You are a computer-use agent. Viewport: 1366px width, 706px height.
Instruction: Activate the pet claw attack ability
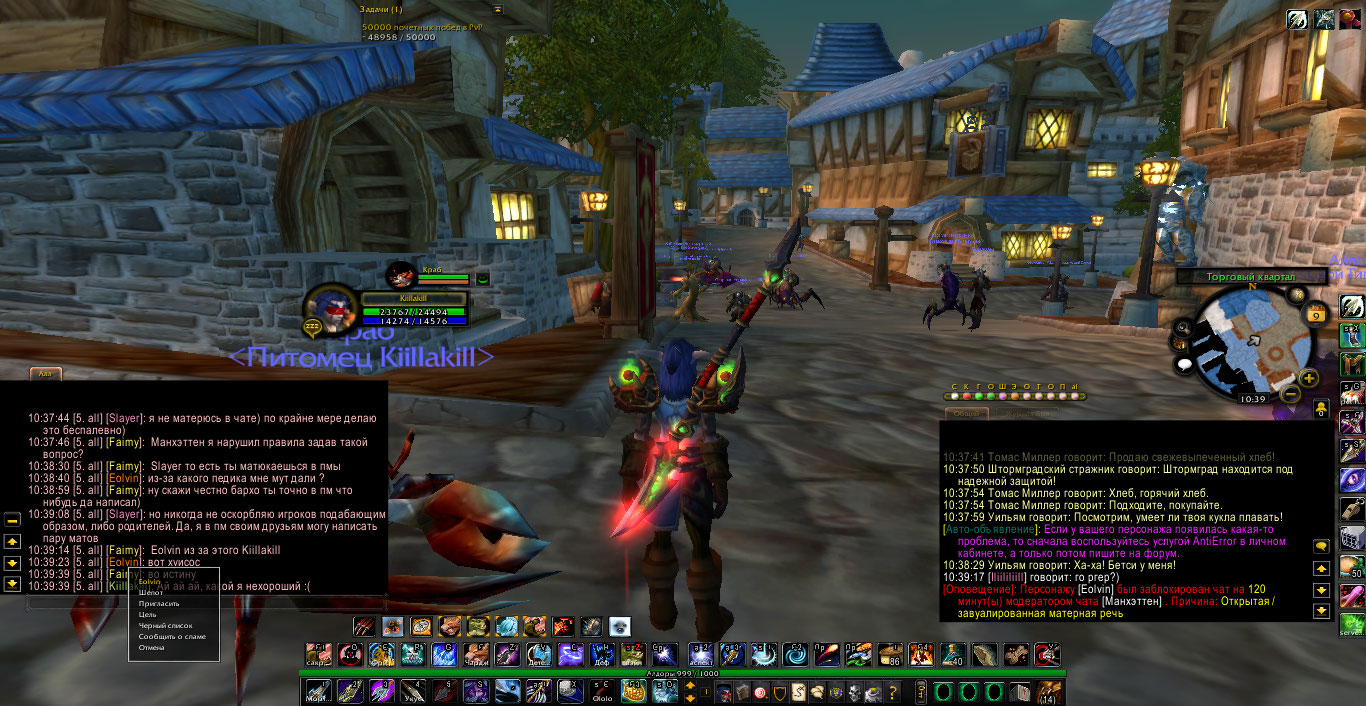365,627
